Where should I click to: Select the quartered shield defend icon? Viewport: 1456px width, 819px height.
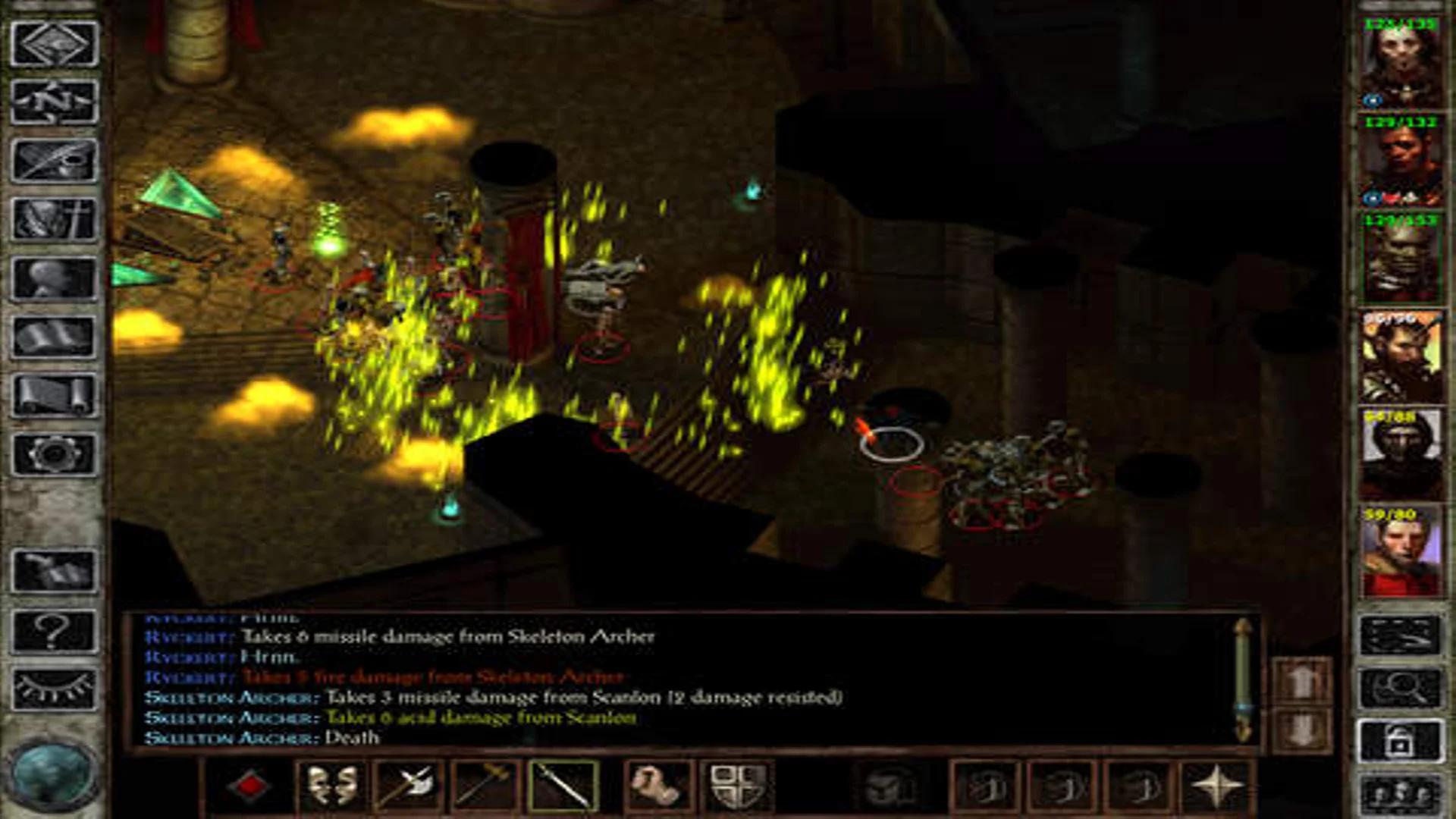734,787
